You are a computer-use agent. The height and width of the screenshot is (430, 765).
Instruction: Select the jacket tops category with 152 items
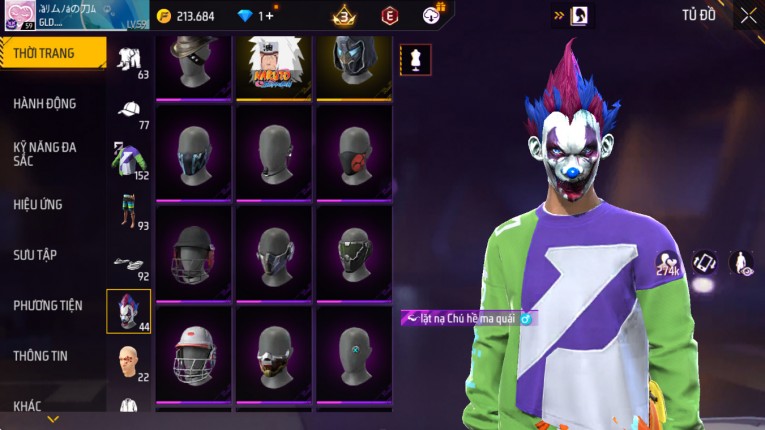127,160
